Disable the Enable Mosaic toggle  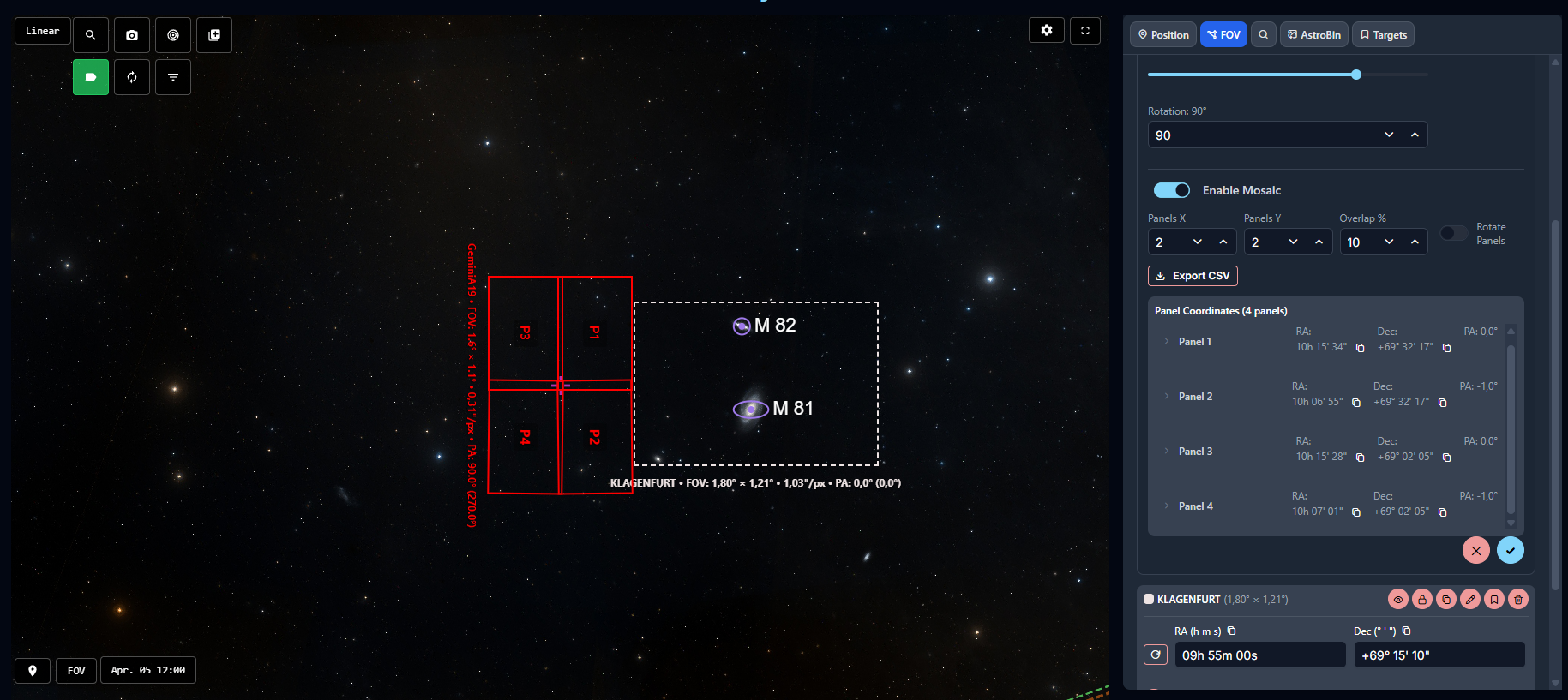1172,189
